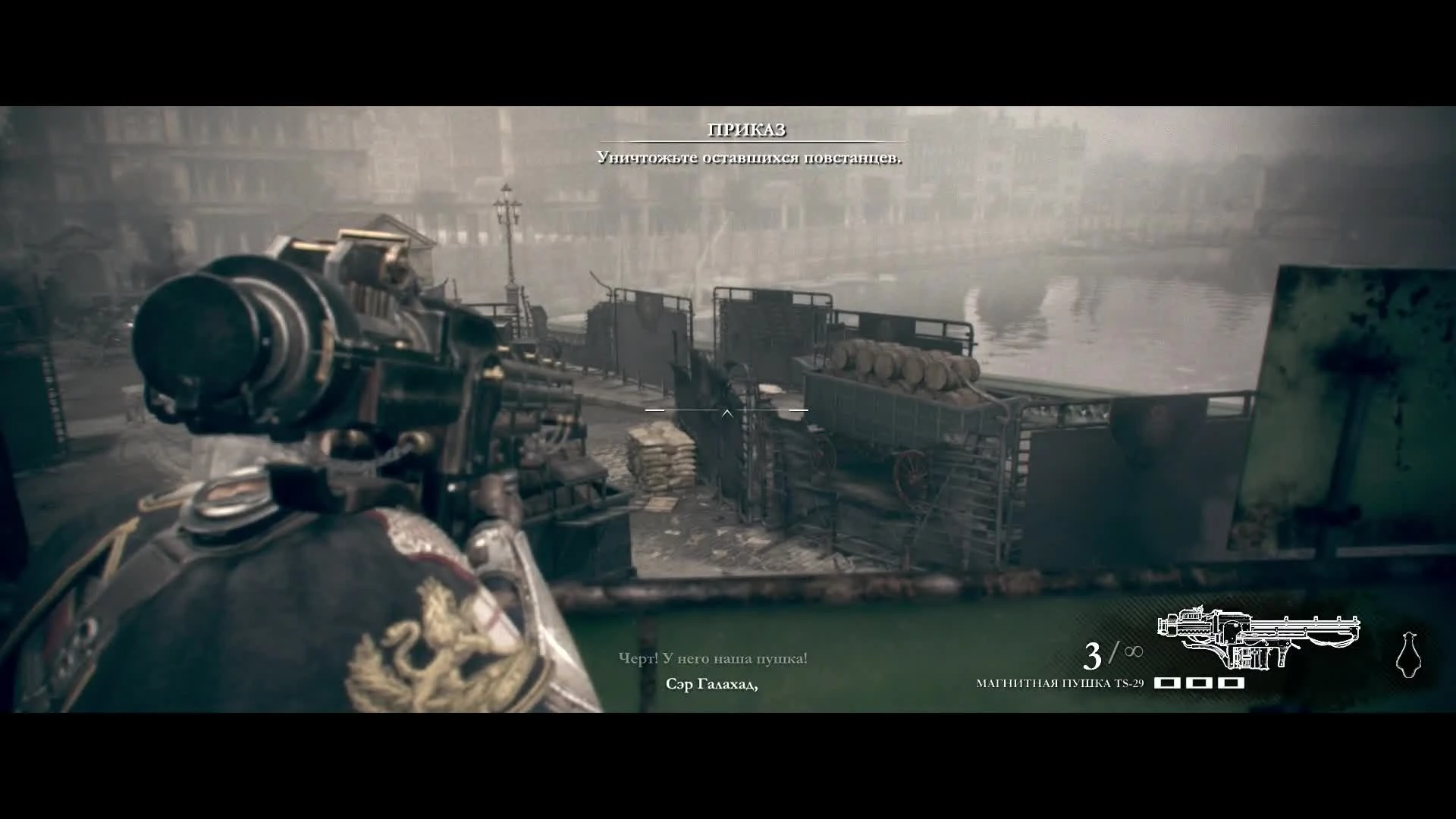Collapse the subtitle dialogue box

711,658
